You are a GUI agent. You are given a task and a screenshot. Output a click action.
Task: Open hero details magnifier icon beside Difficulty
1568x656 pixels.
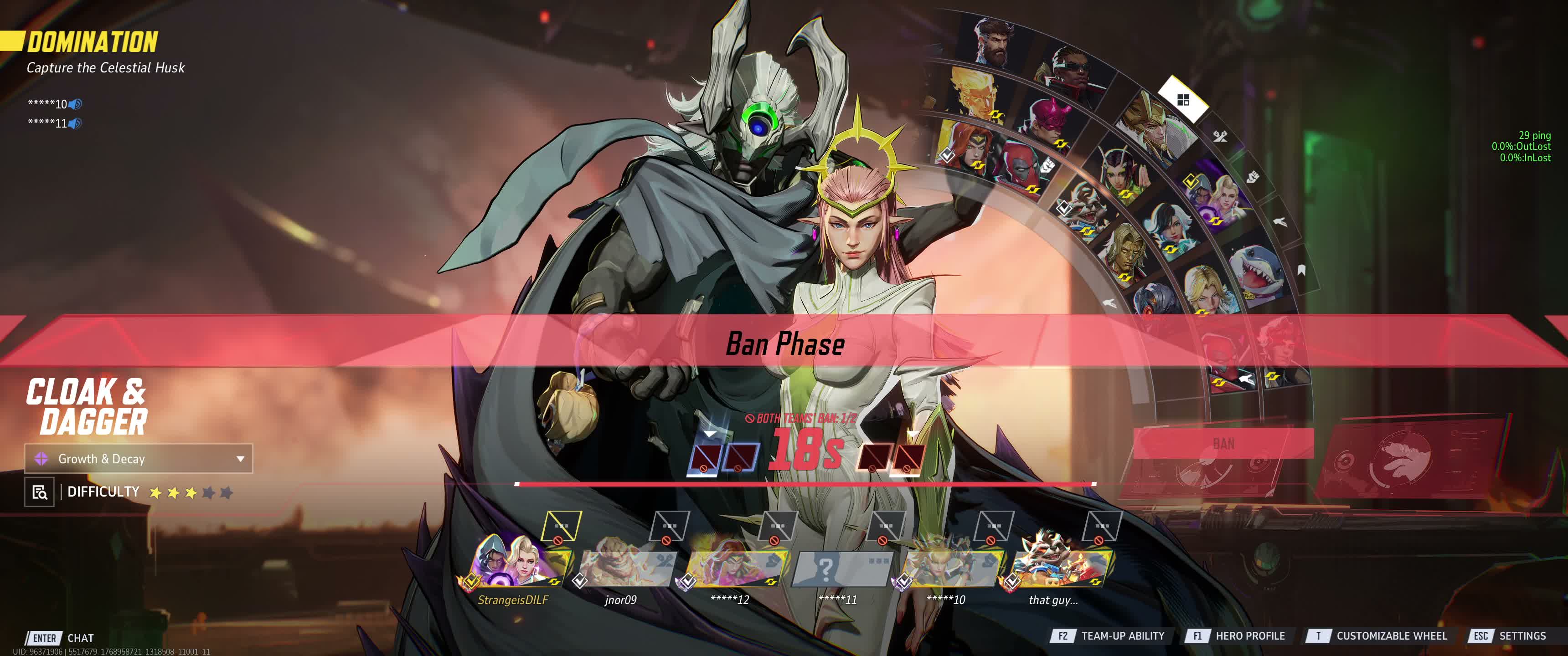[40, 492]
